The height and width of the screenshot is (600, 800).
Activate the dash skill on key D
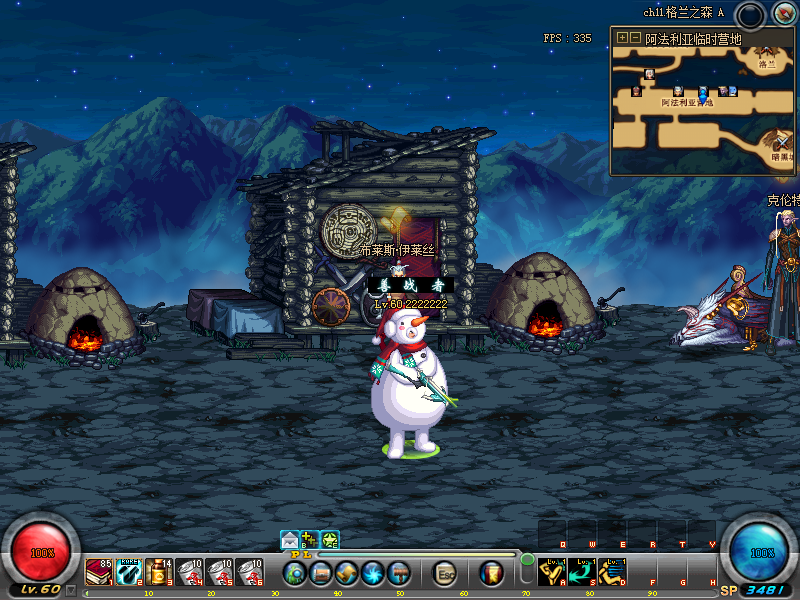click(613, 572)
